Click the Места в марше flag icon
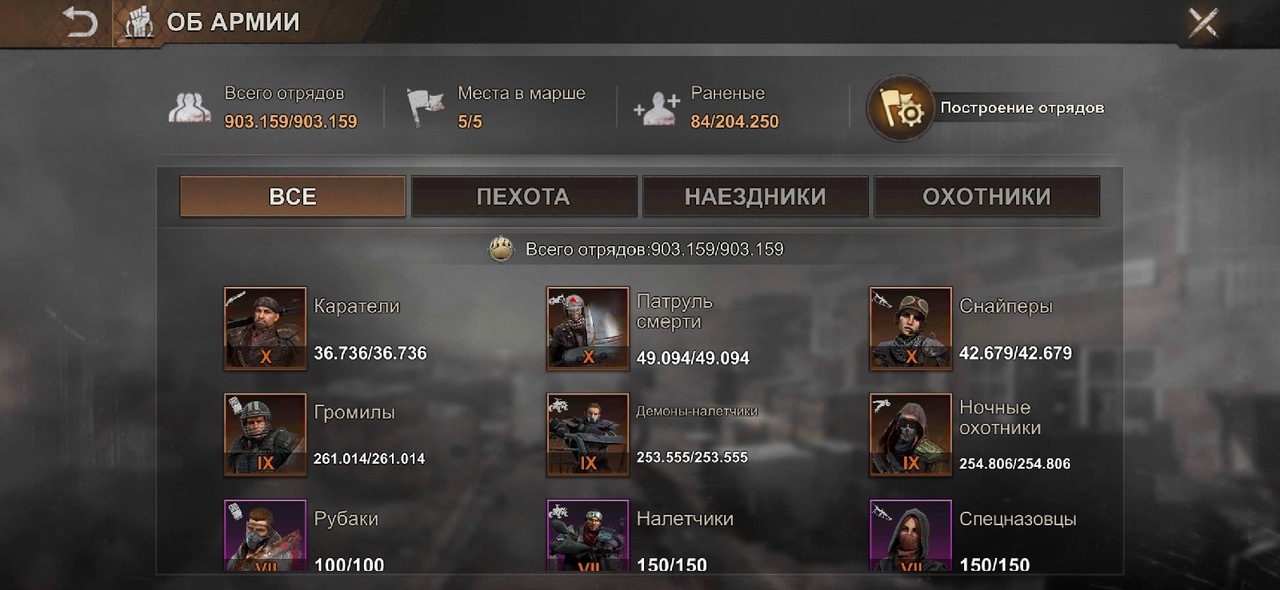 (425, 107)
